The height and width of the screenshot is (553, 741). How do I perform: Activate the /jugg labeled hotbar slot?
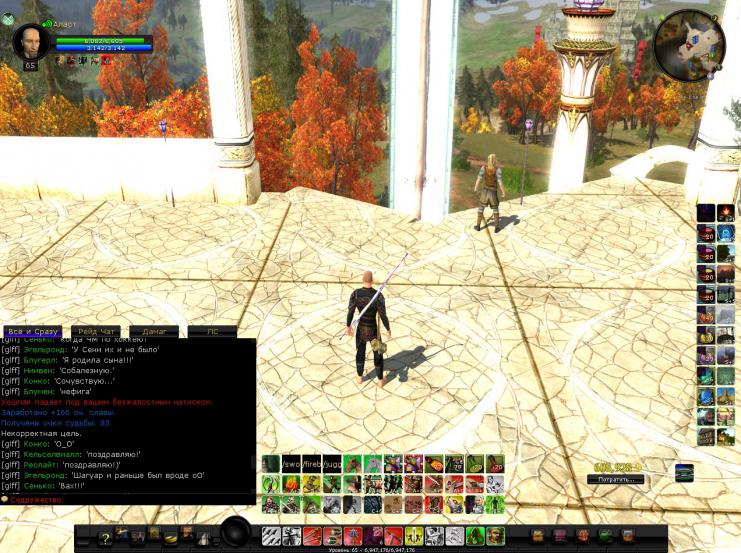point(332,464)
